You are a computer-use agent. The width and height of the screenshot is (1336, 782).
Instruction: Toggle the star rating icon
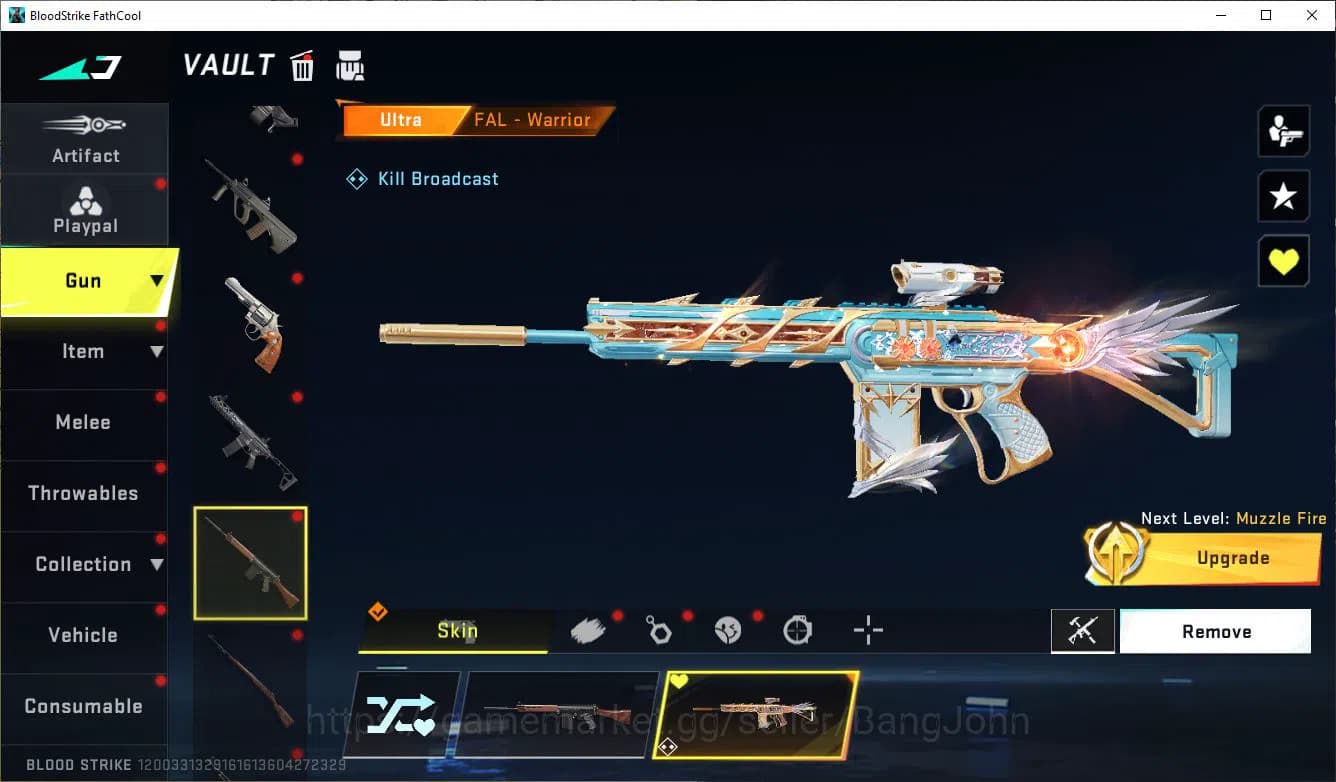click(x=1283, y=196)
